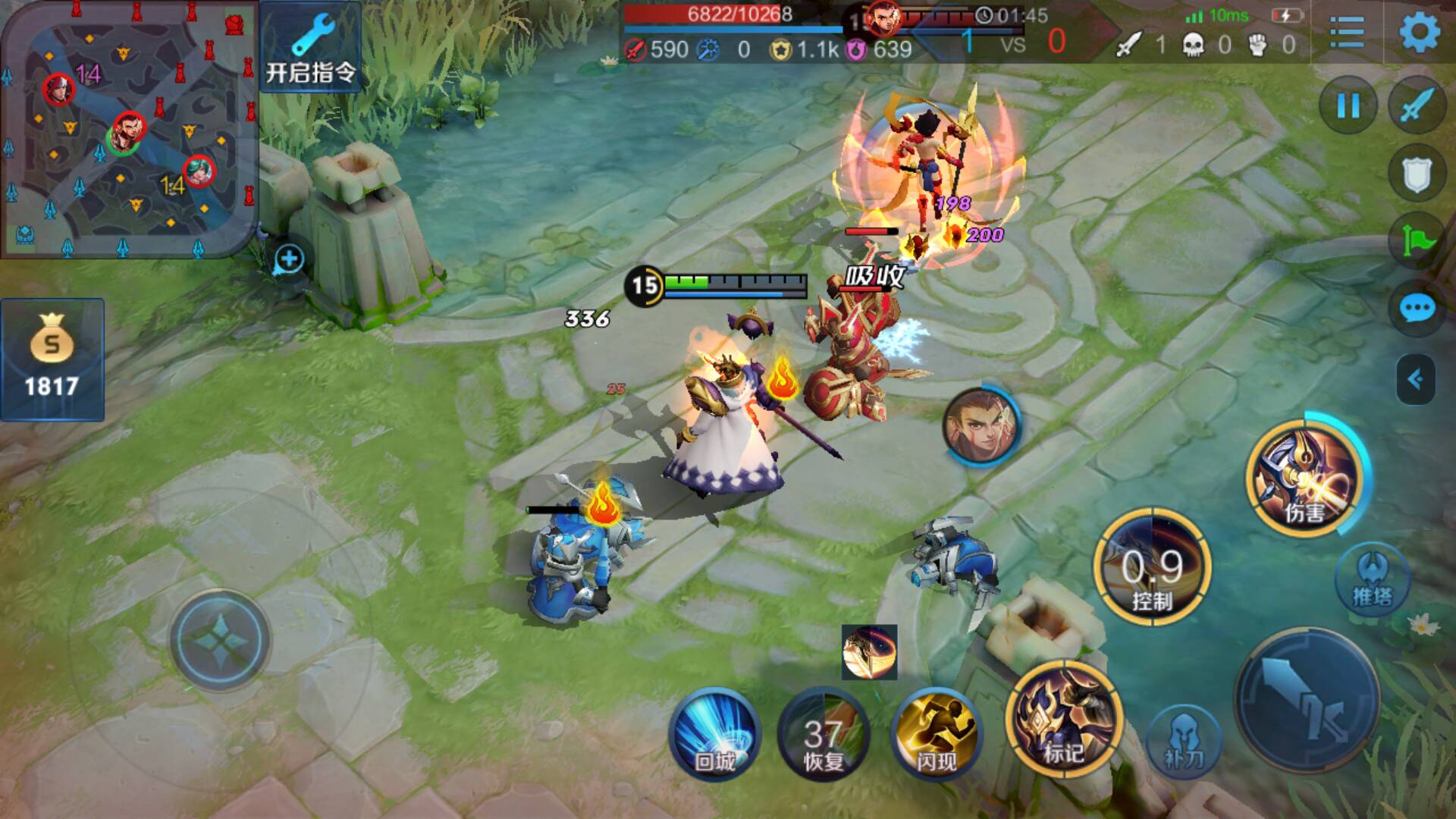Image resolution: width=1456 pixels, height=819 pixels.
Task: Use the 恢复 heal skill
Action: click(824, 733)
